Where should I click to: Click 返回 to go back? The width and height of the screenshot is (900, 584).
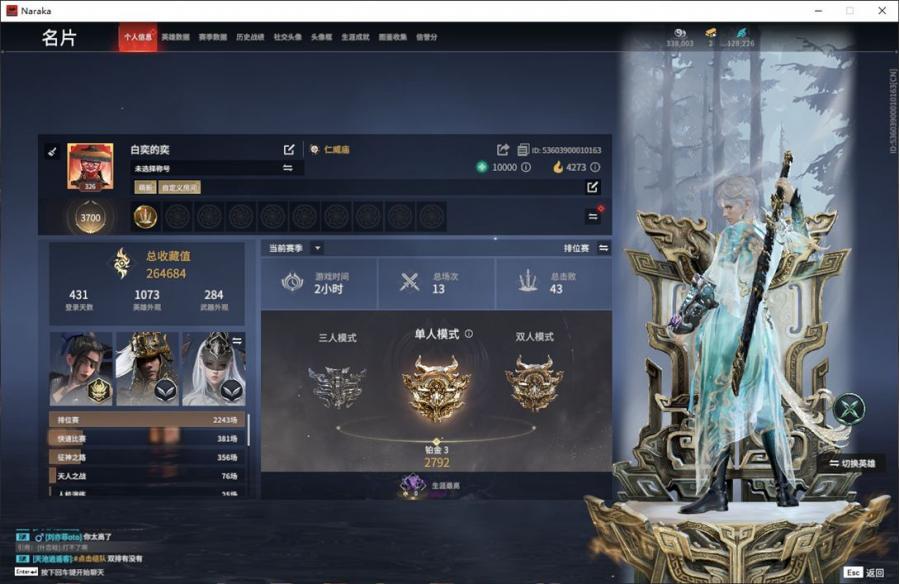(874, 573)
